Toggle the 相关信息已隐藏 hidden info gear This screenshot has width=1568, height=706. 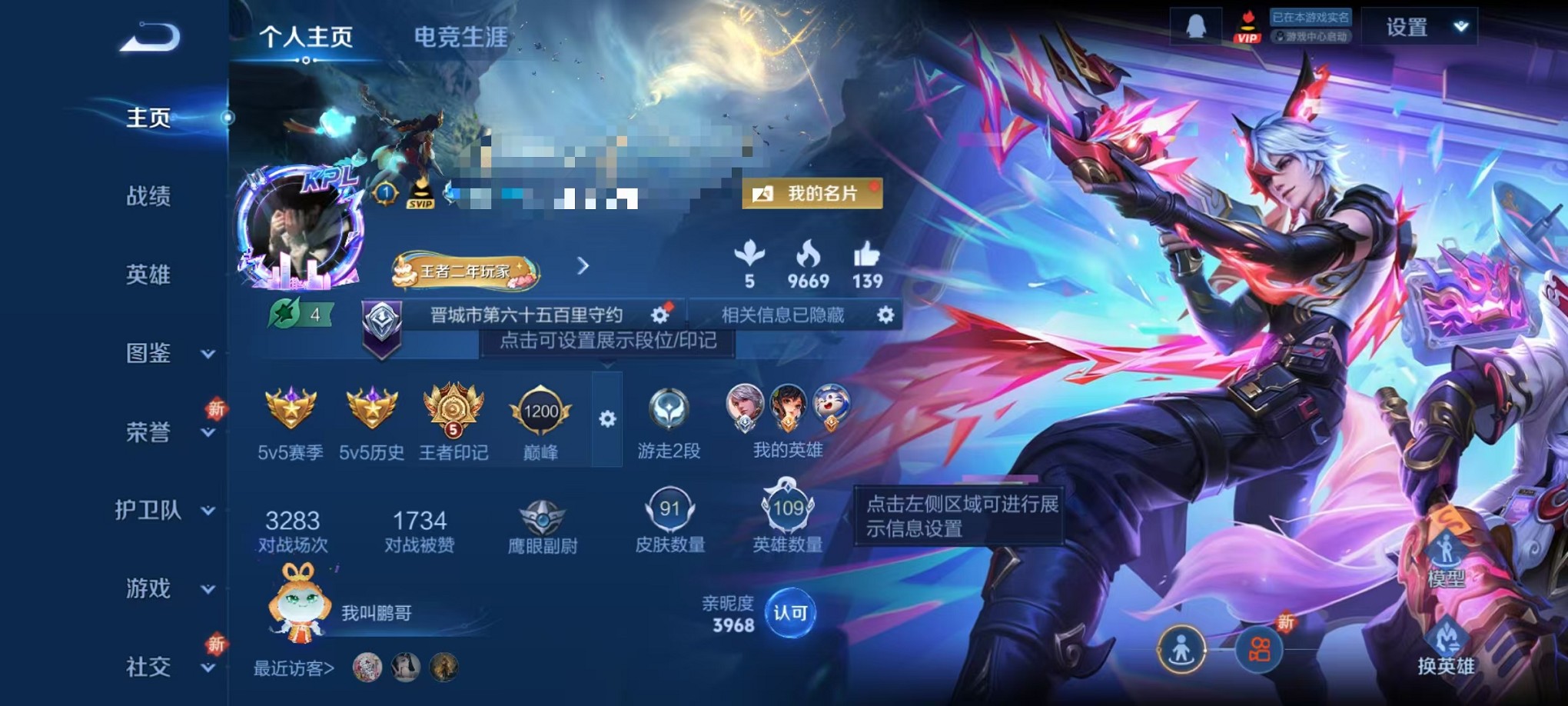click(885, 315)
